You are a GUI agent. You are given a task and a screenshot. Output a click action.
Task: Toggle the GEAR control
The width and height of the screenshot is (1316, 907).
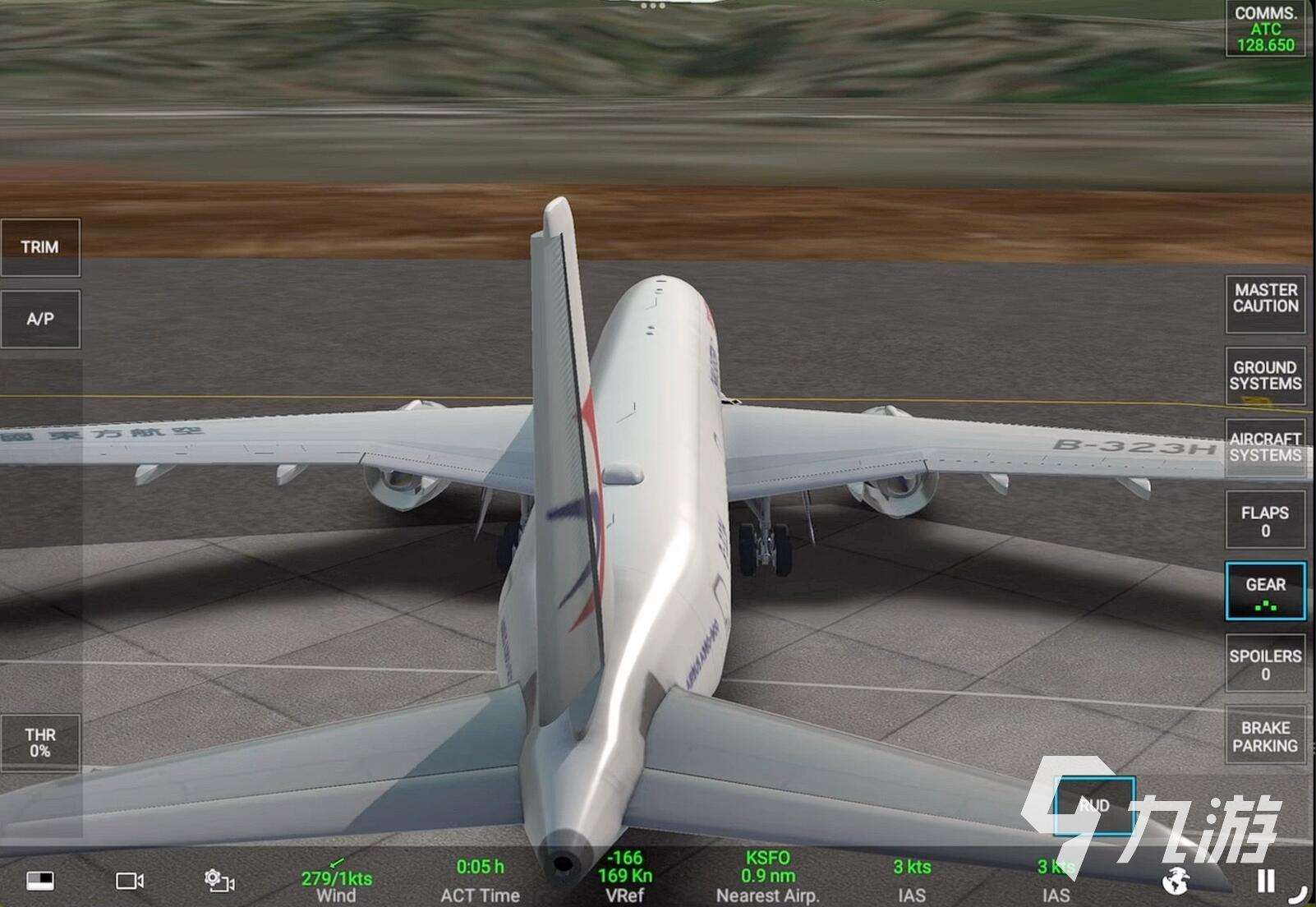1265,592
